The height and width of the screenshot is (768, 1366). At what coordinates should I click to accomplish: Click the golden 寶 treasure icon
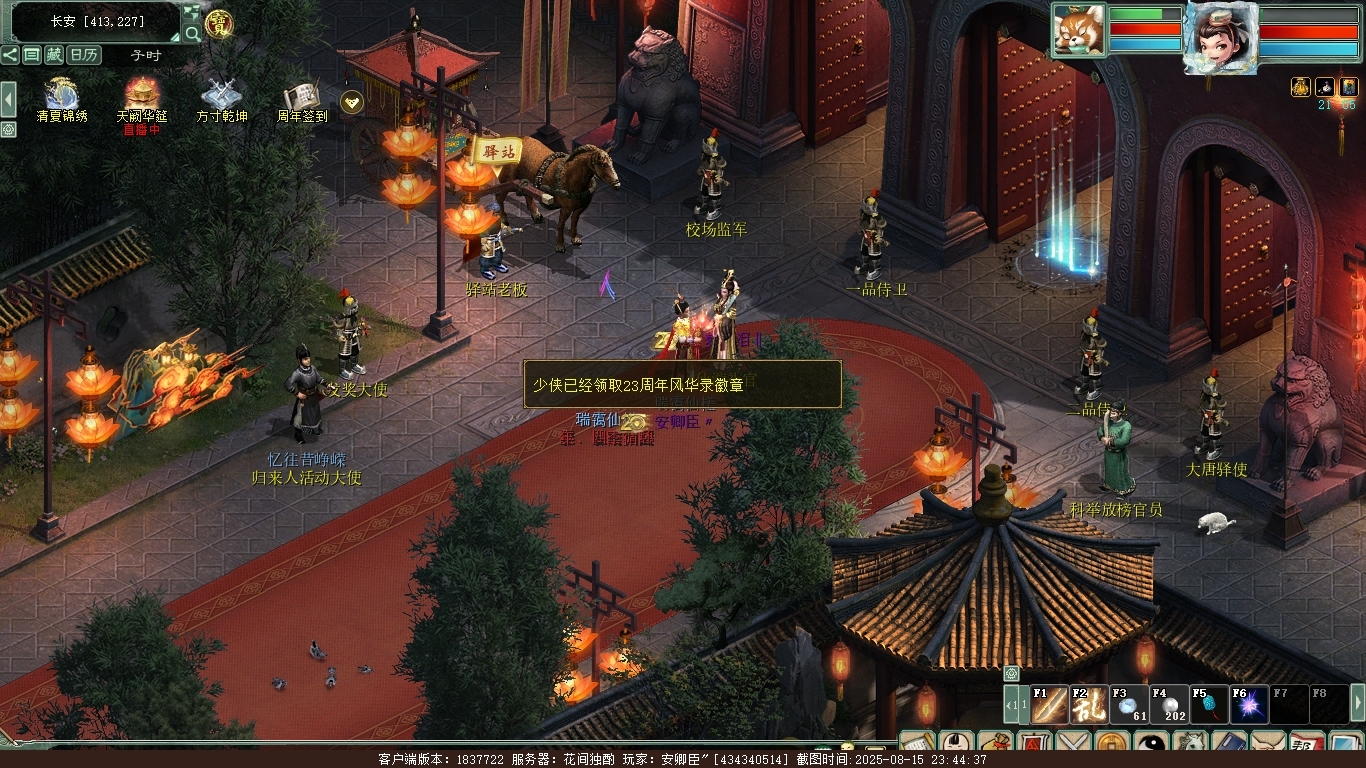click(x=219, y=24)
